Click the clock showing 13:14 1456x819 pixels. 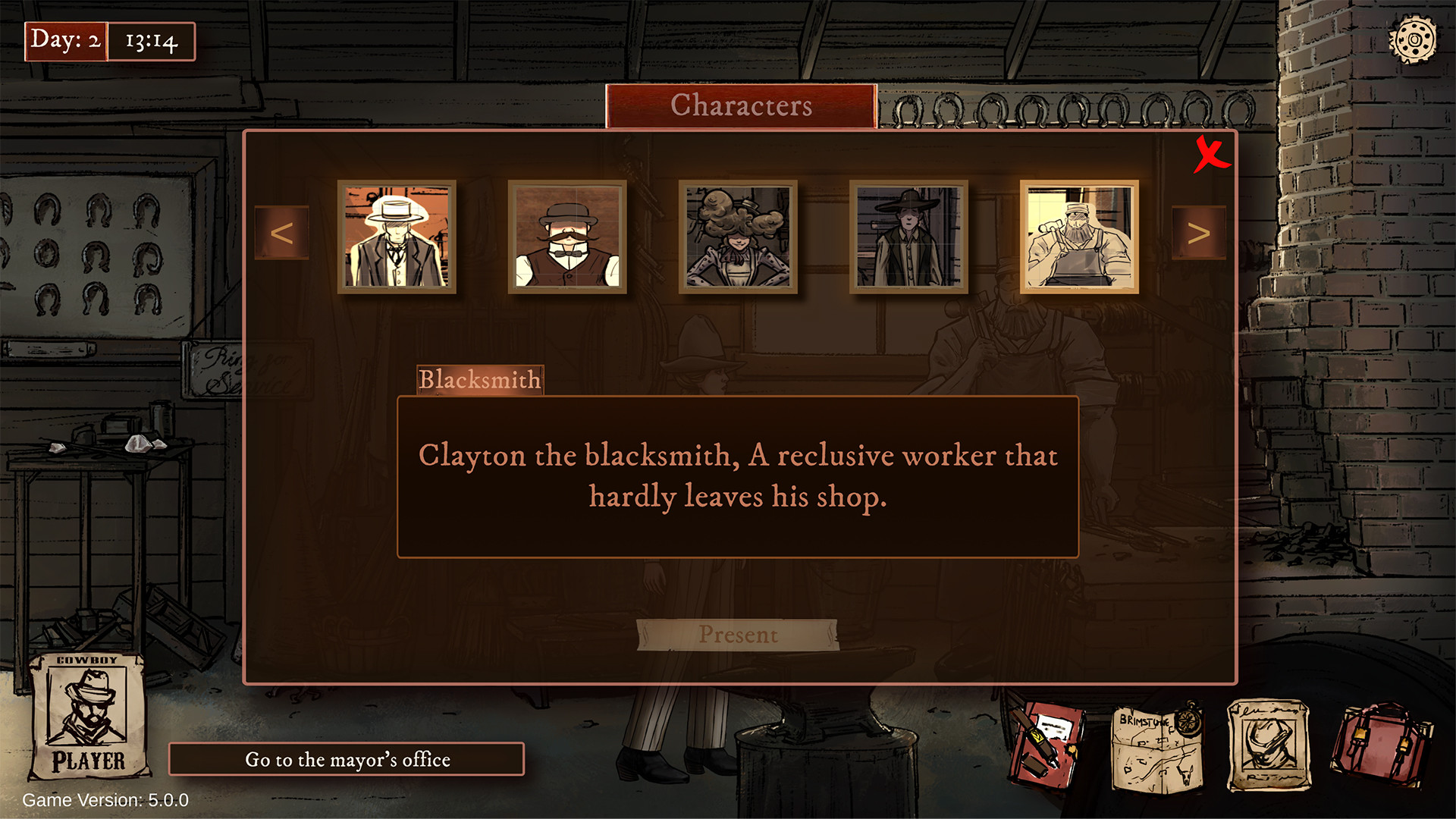click(x=151, y=42)
